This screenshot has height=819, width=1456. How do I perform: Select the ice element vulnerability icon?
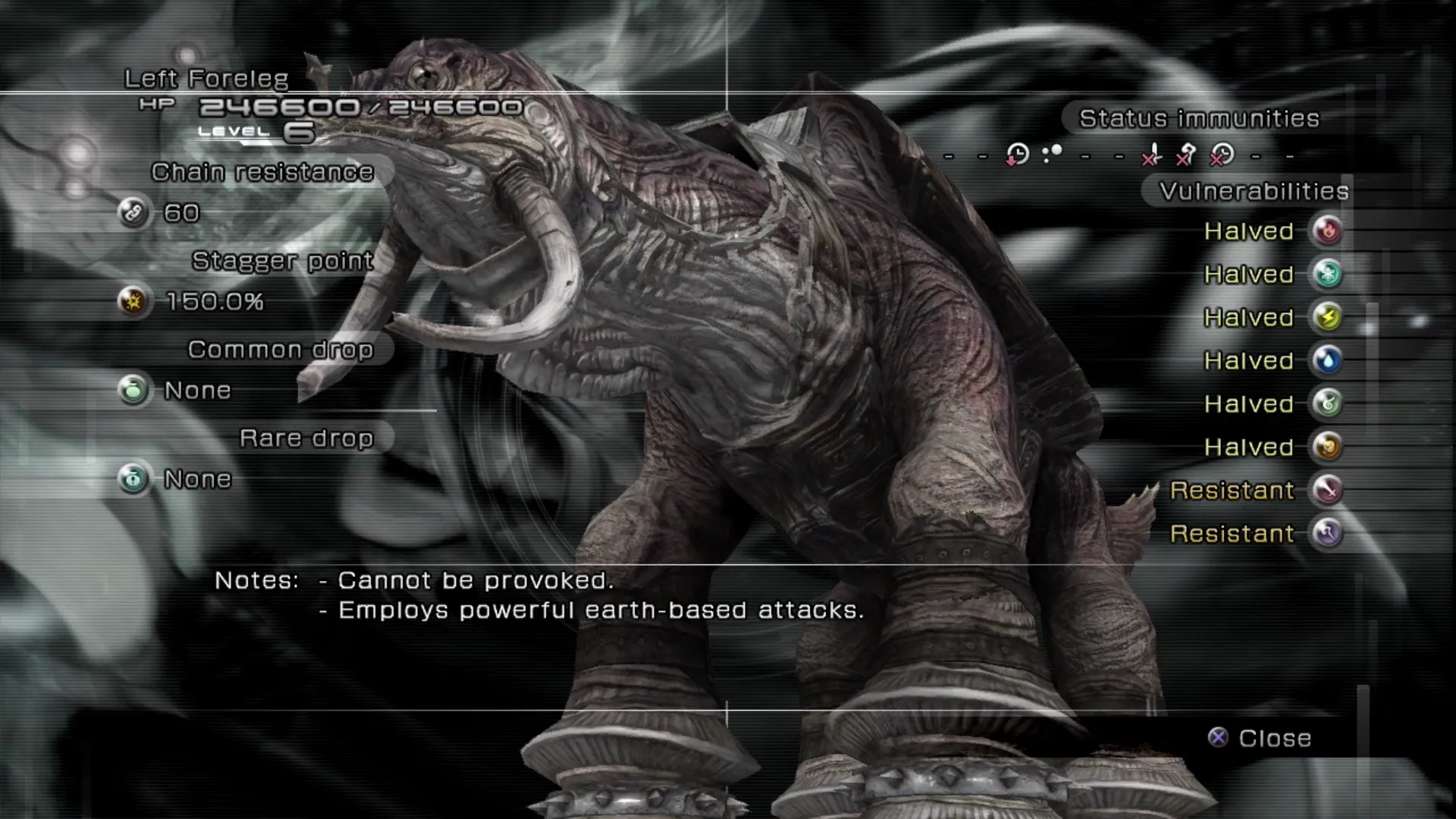1327,274
